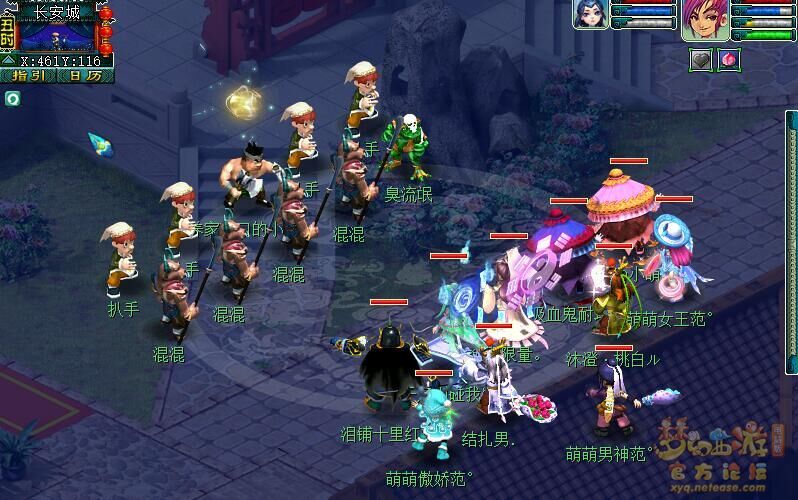Open the green chat bubble icon
The width and height of the screenshot is (798, 500).
point(12,98)
